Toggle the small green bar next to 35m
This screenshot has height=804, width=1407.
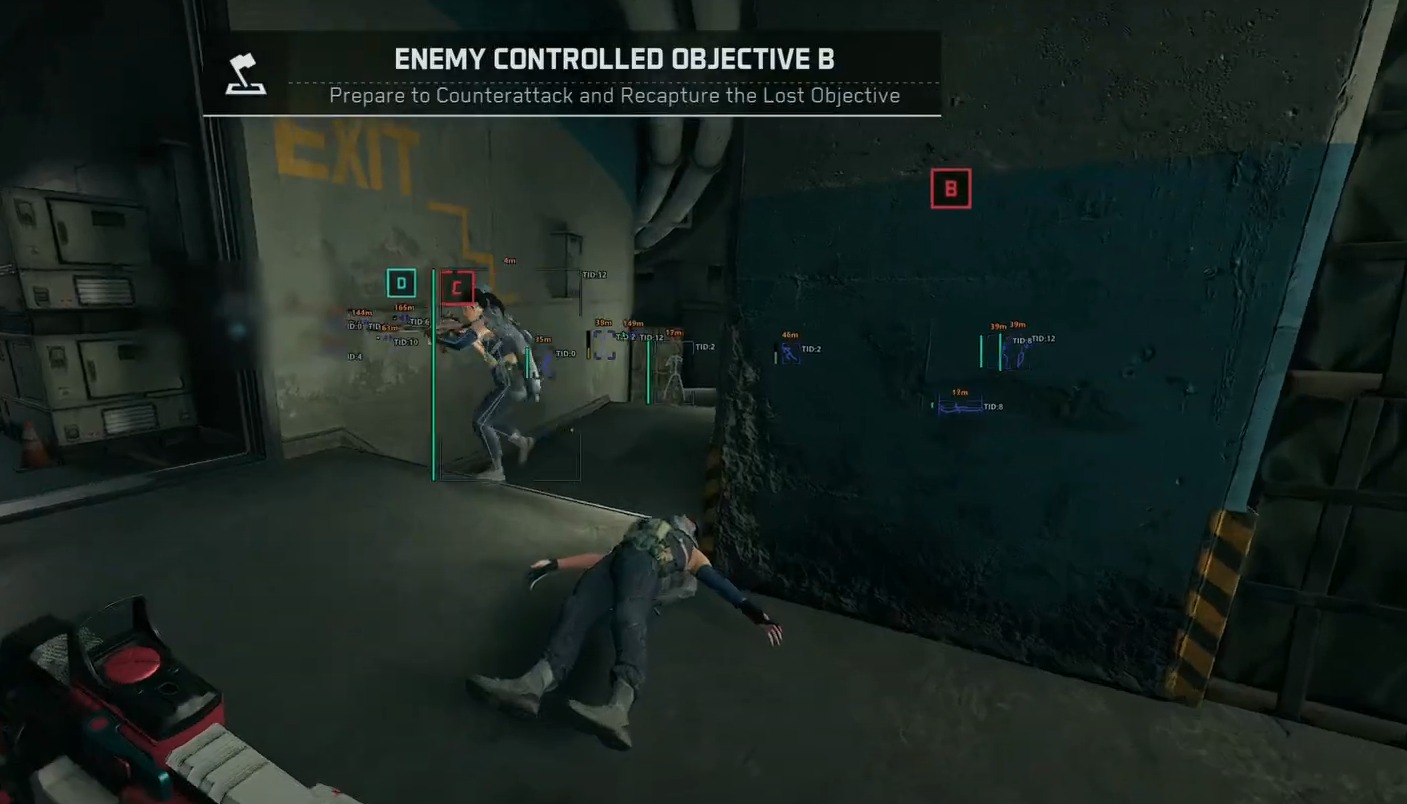[527, 362]
